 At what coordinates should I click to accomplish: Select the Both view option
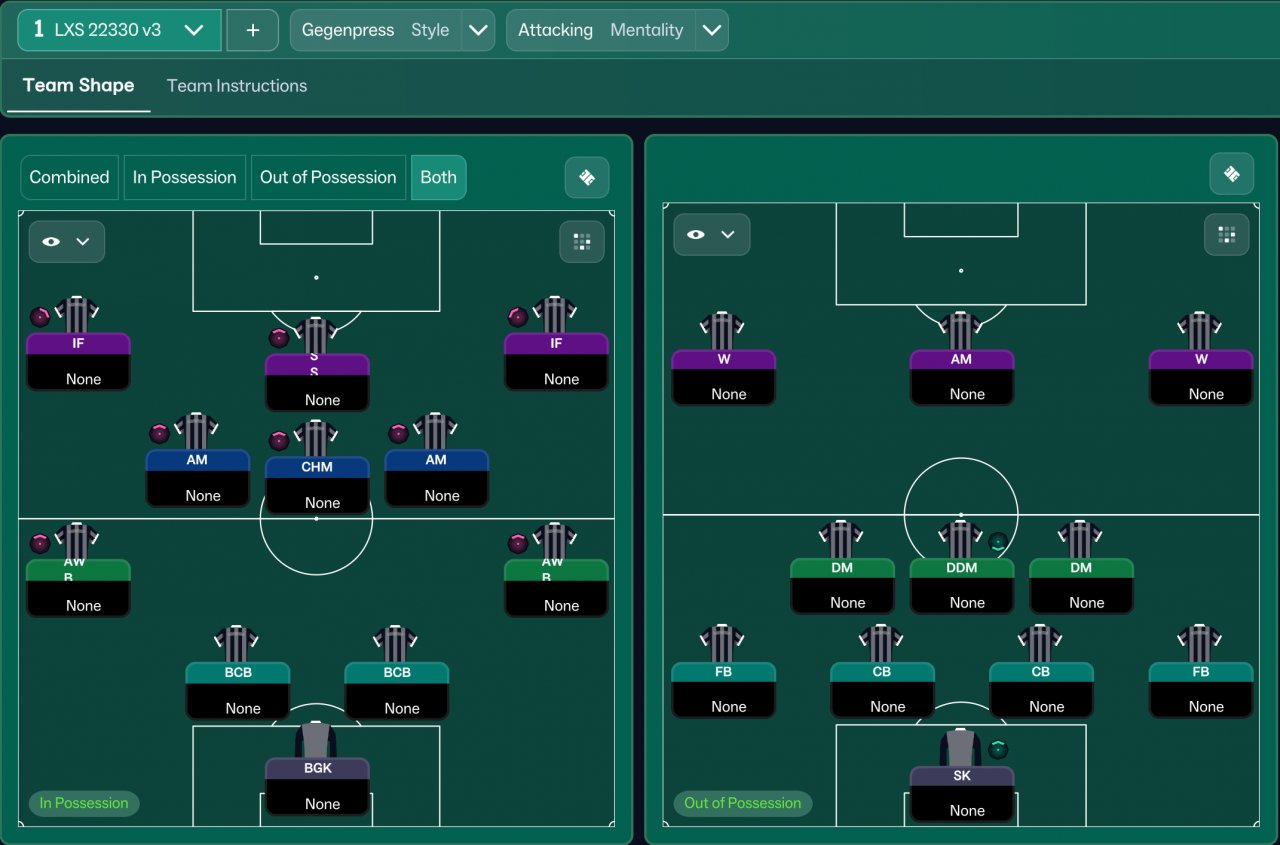438,177
